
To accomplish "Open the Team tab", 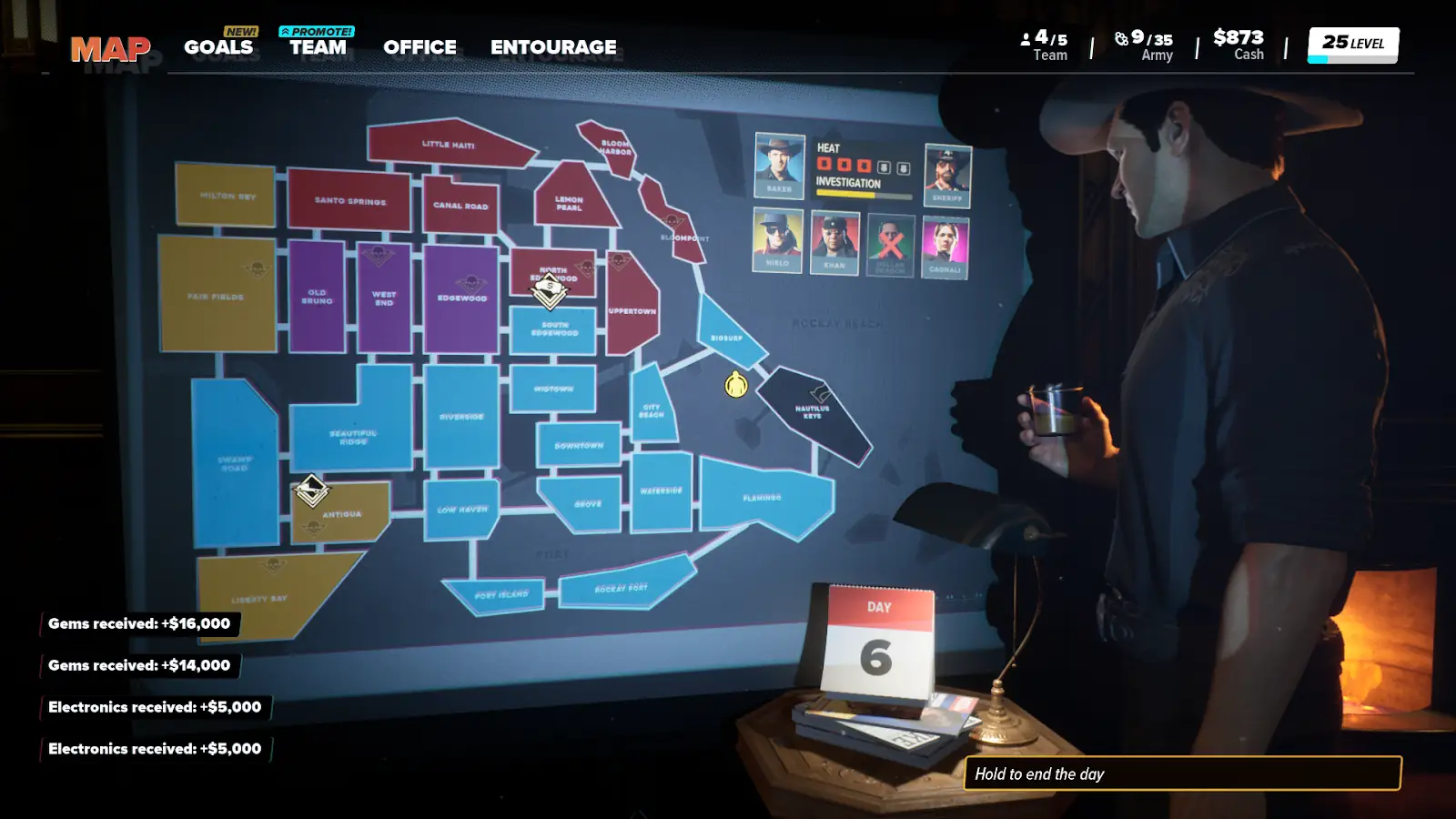I will click(x=318, y=46).
